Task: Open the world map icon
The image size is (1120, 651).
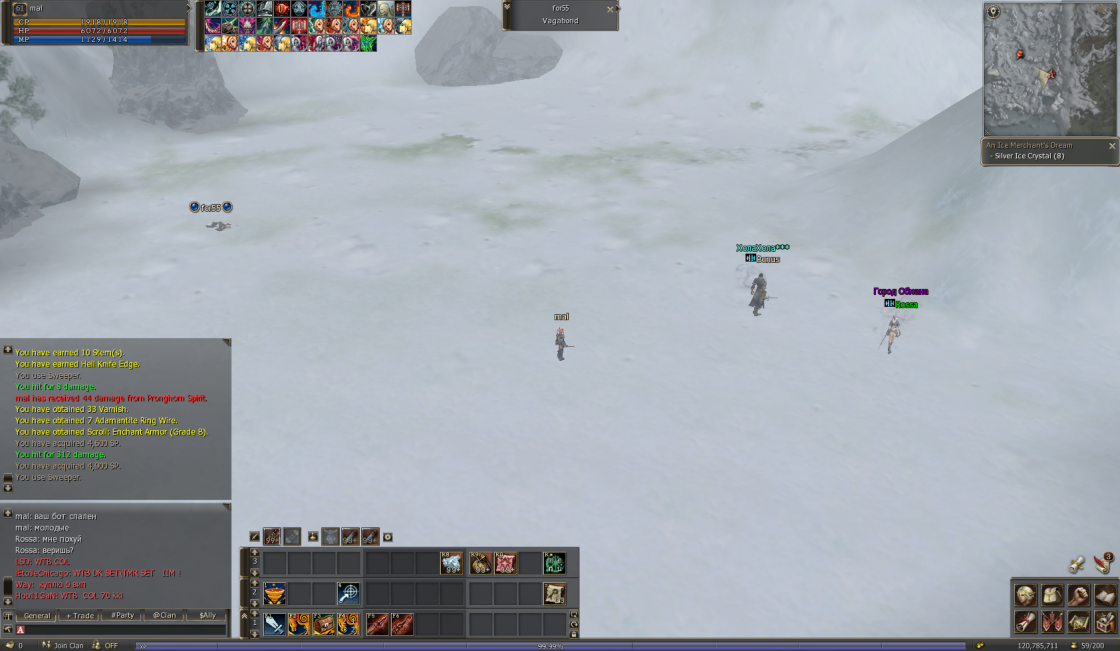Action: [1078, 622]
